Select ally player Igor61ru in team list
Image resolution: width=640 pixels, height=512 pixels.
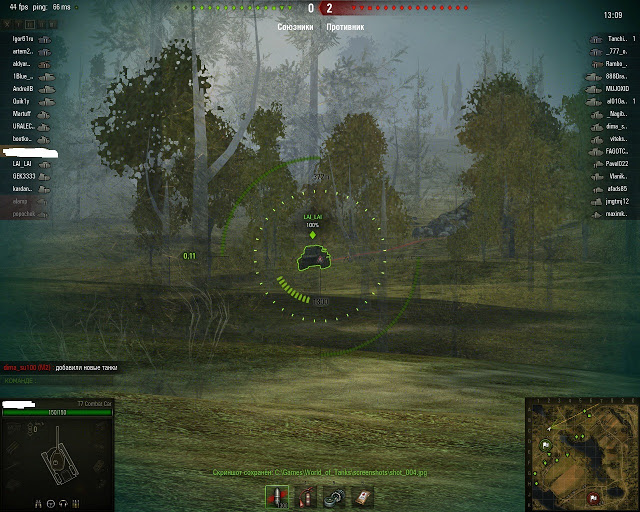coord(23,38)
